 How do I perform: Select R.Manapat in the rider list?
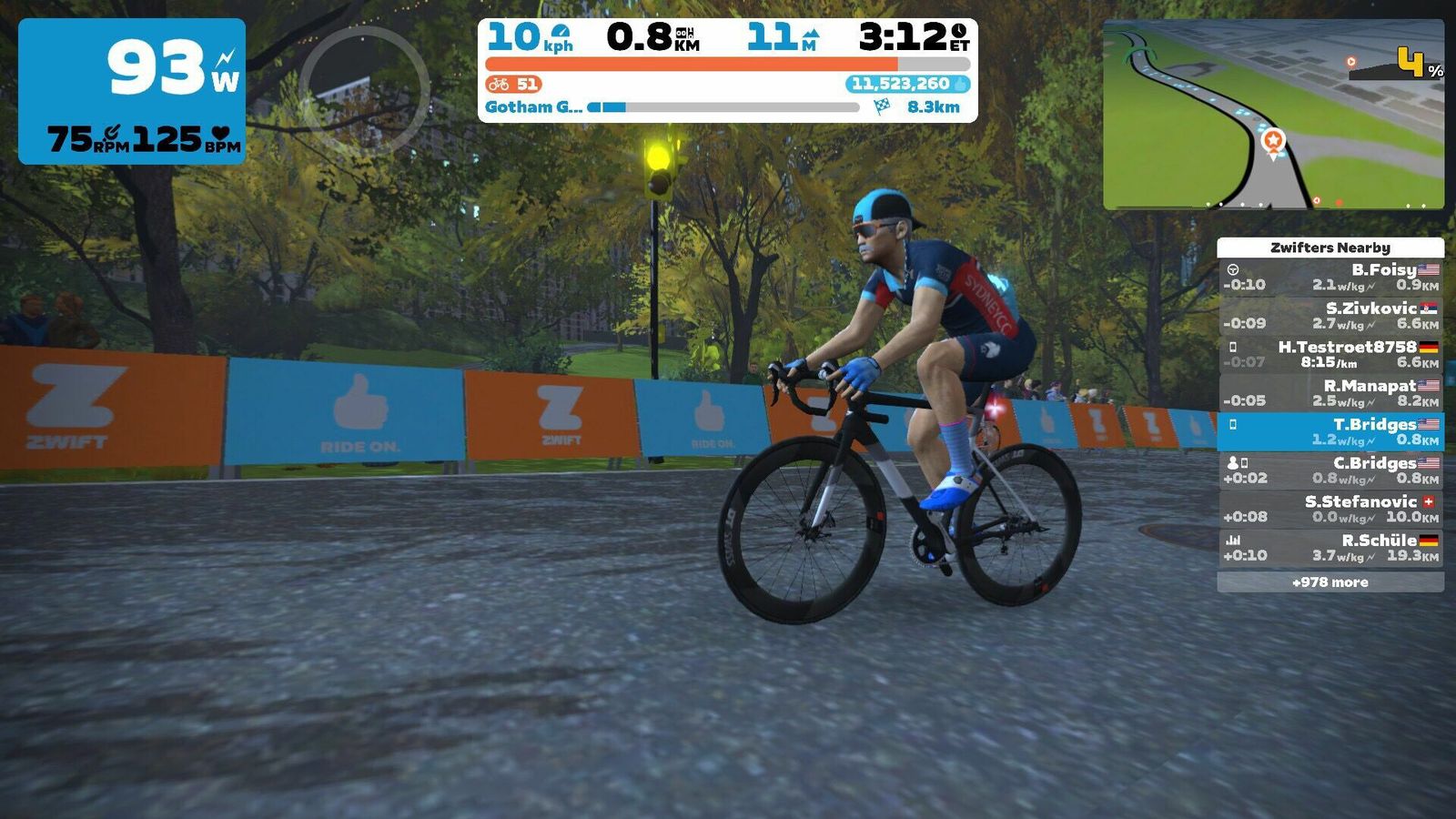(x=1330, y=393)
